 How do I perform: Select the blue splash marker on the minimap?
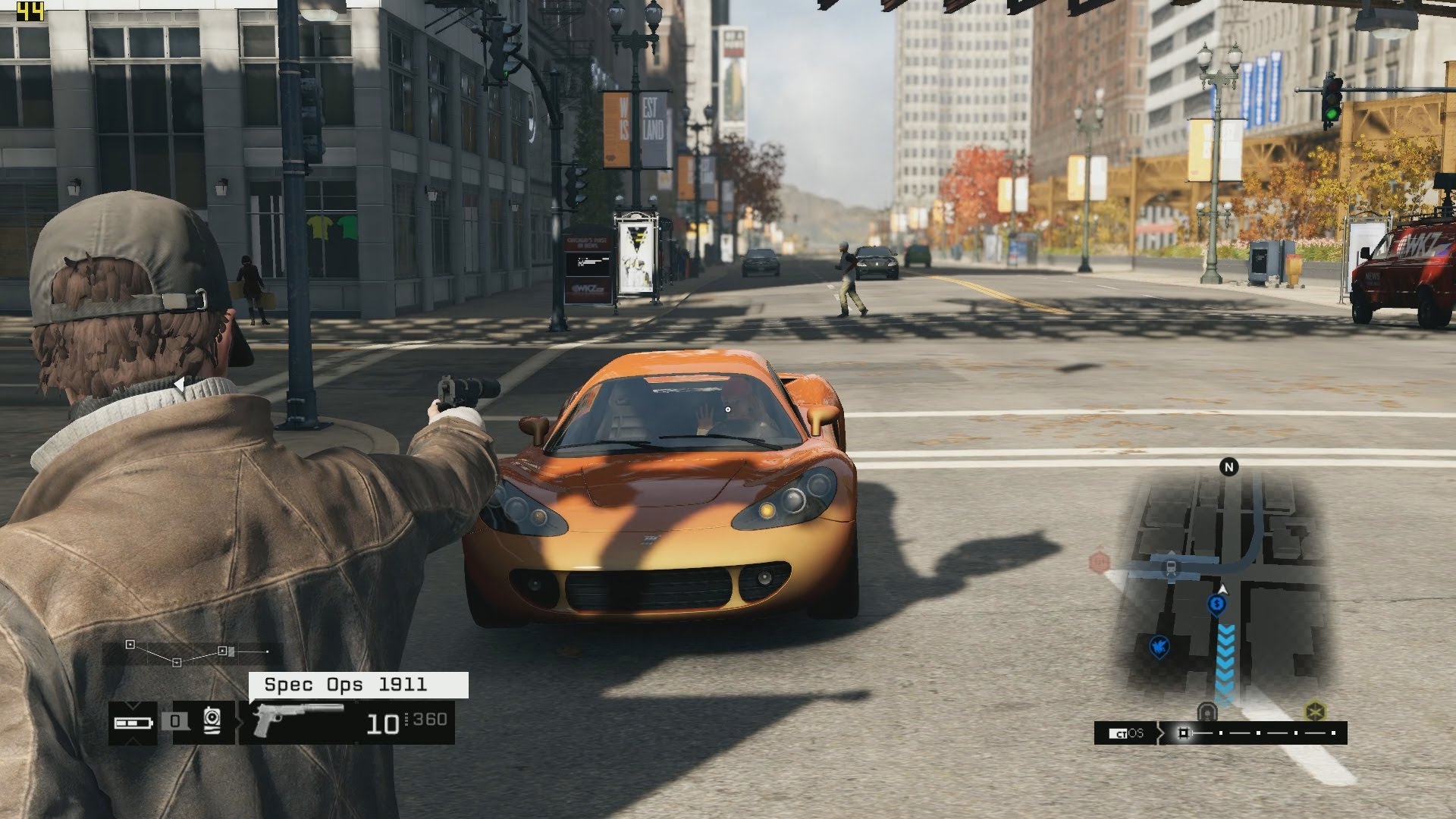click(1159, 646)
